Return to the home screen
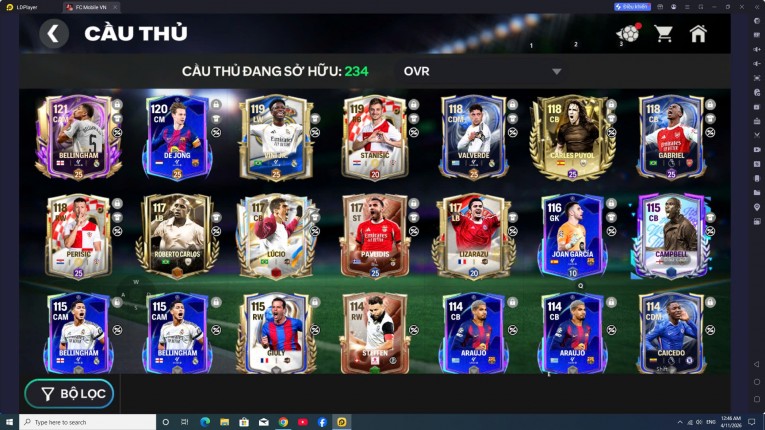This screenshot has height=430, width=765. tap(698, 34)
